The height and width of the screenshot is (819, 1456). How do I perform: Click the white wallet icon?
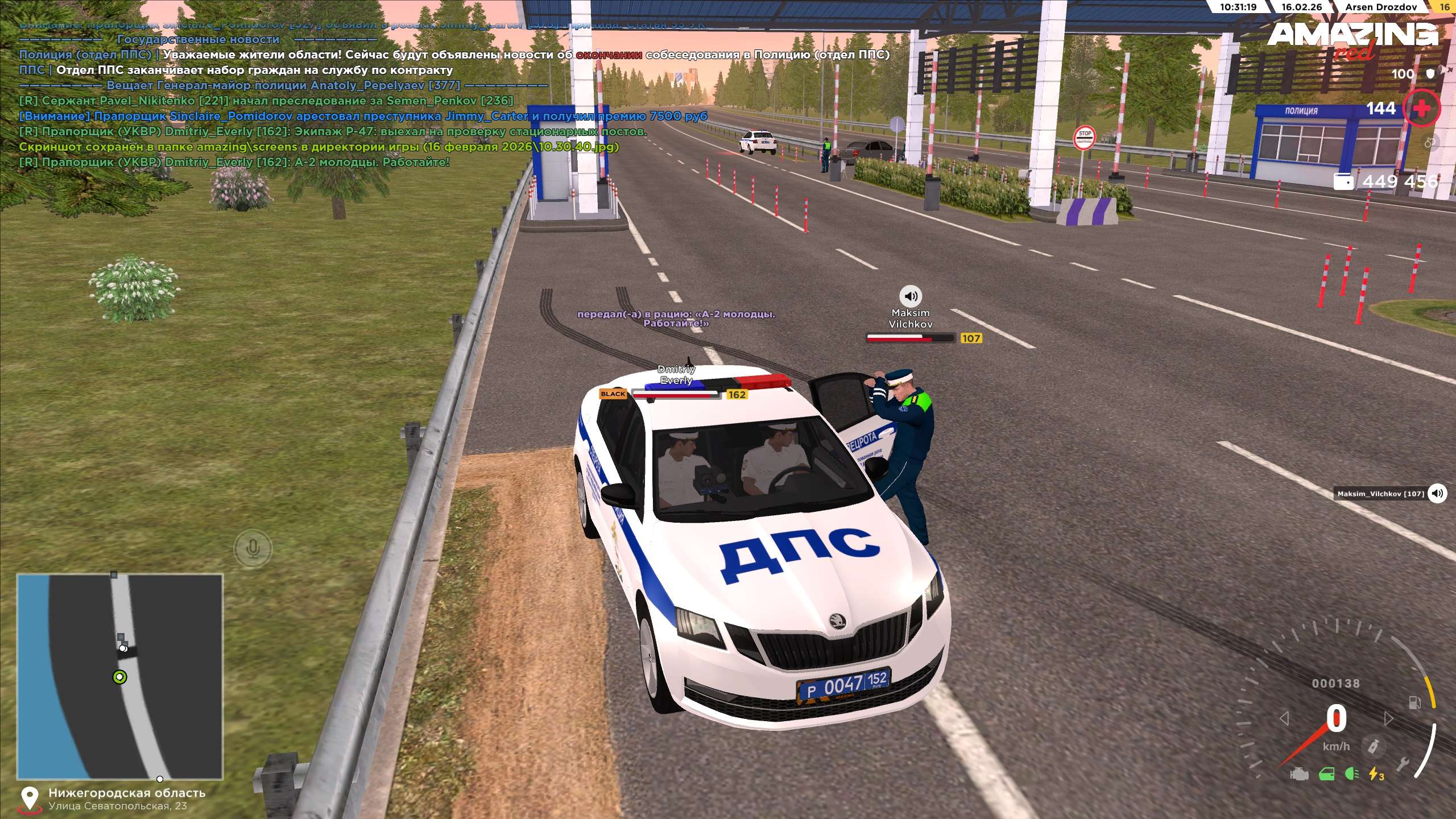pos(1343,181)
